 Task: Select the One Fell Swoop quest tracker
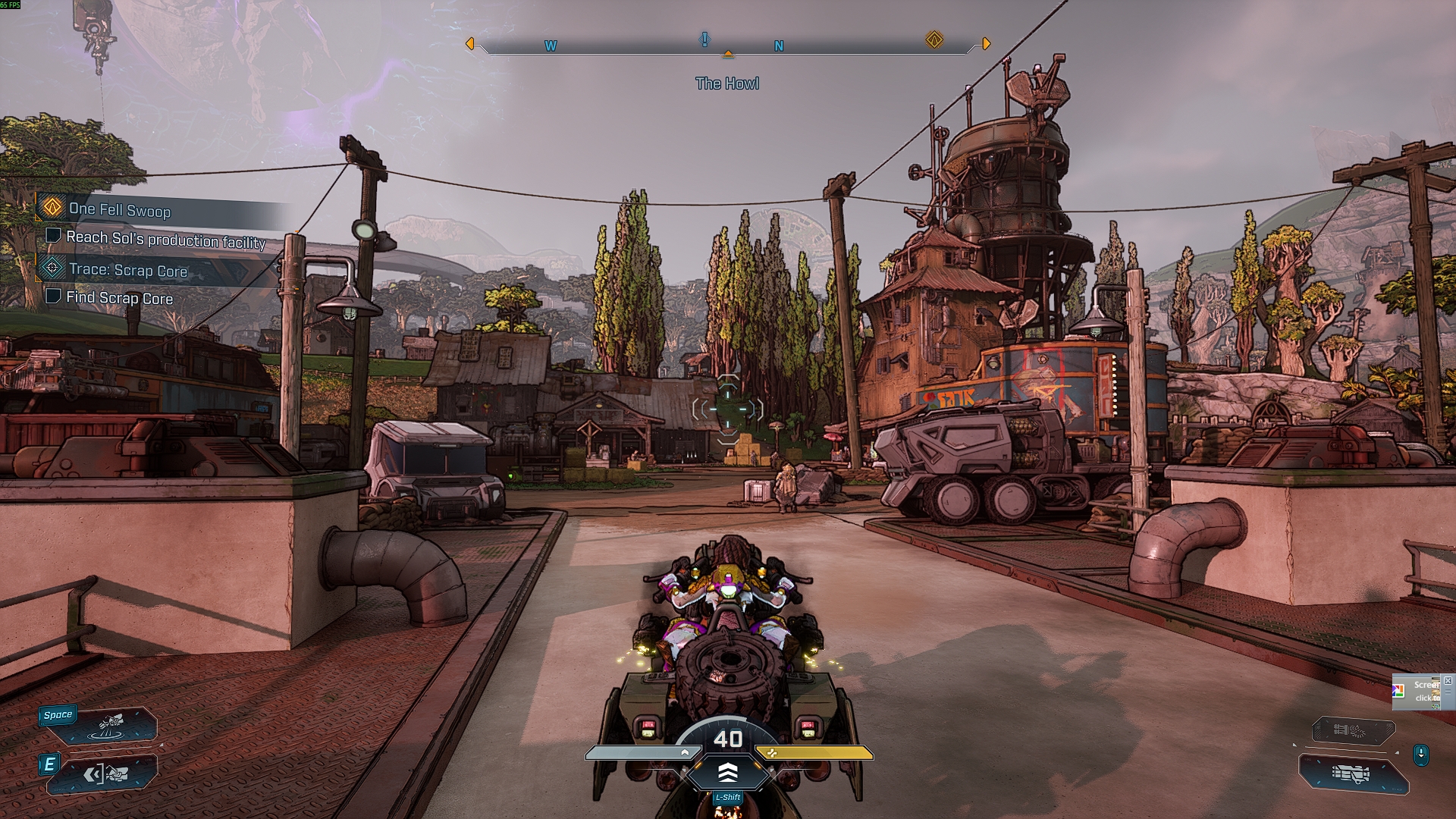tap(120, 209)
